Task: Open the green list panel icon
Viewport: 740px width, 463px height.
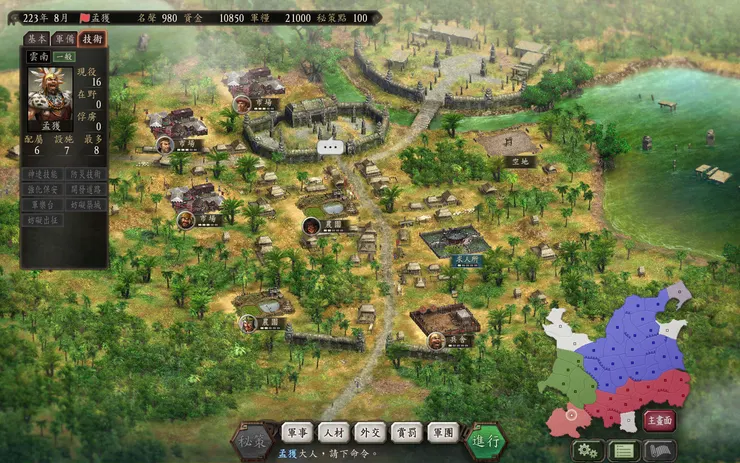Action: (x=624, y=450)
